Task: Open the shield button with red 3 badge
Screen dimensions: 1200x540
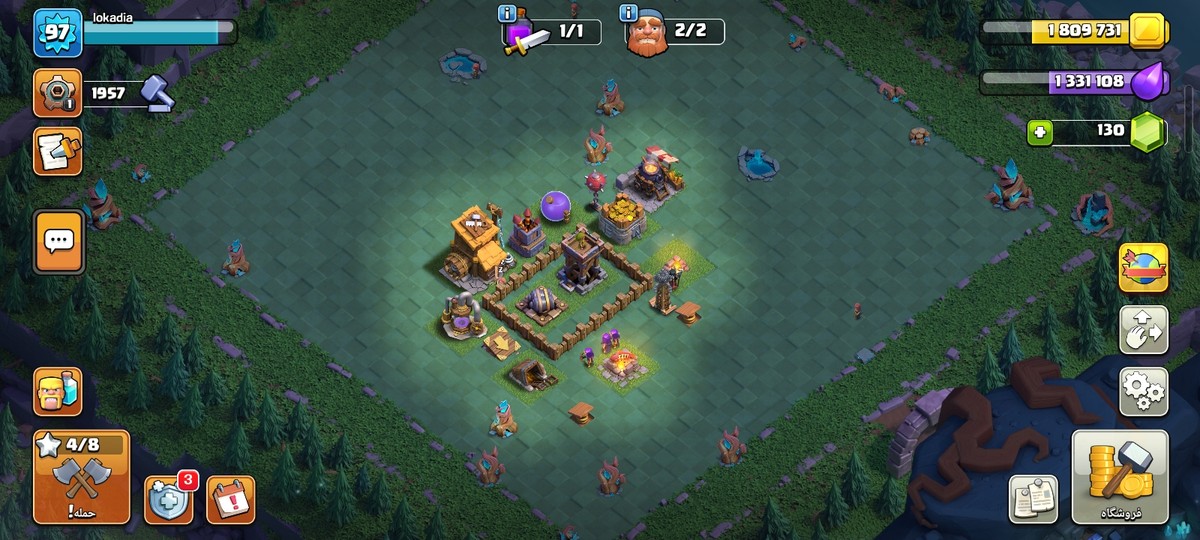Action: click(168, 499)
